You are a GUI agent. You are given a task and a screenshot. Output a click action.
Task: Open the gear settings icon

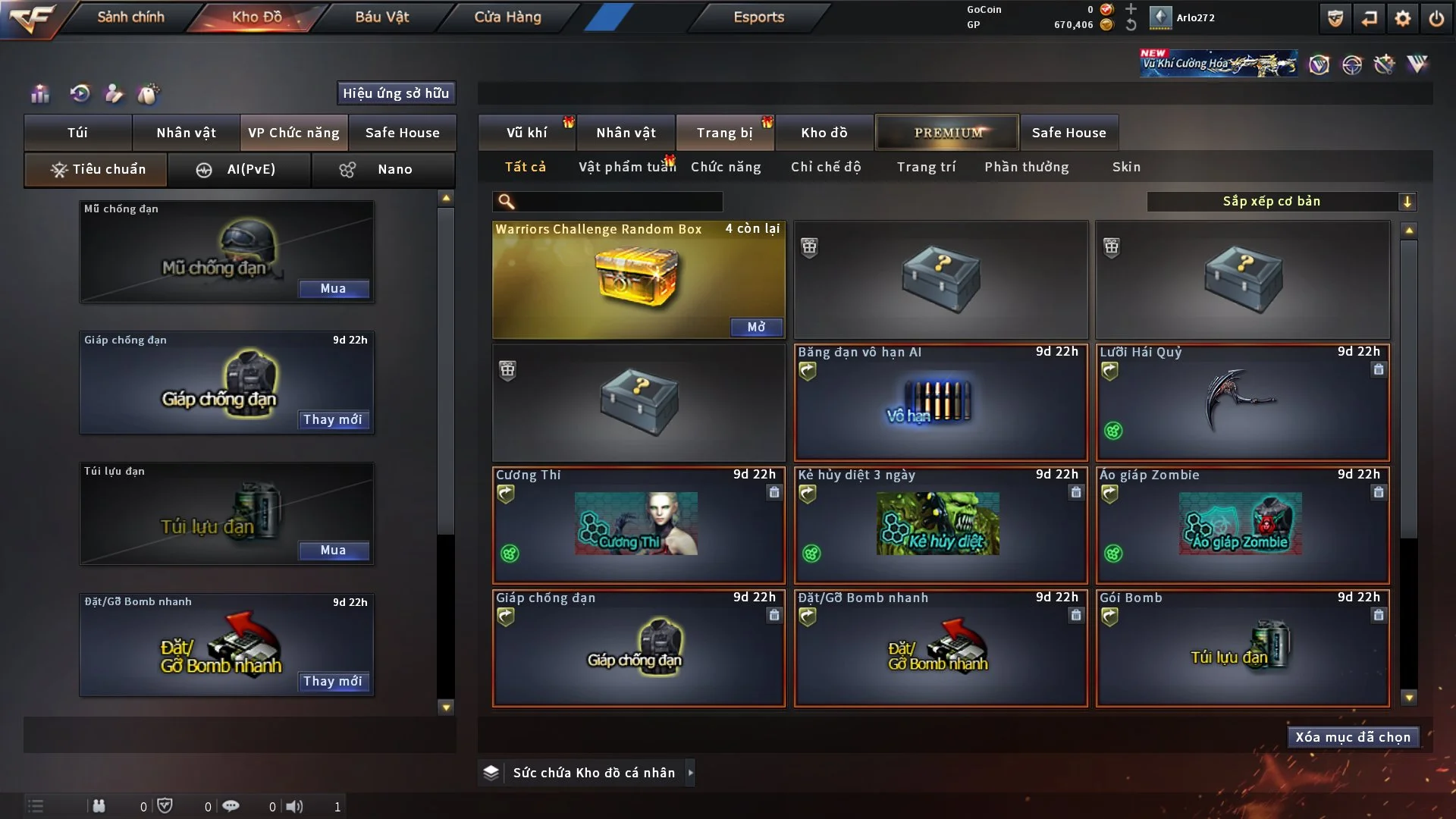pos(1402,18)
